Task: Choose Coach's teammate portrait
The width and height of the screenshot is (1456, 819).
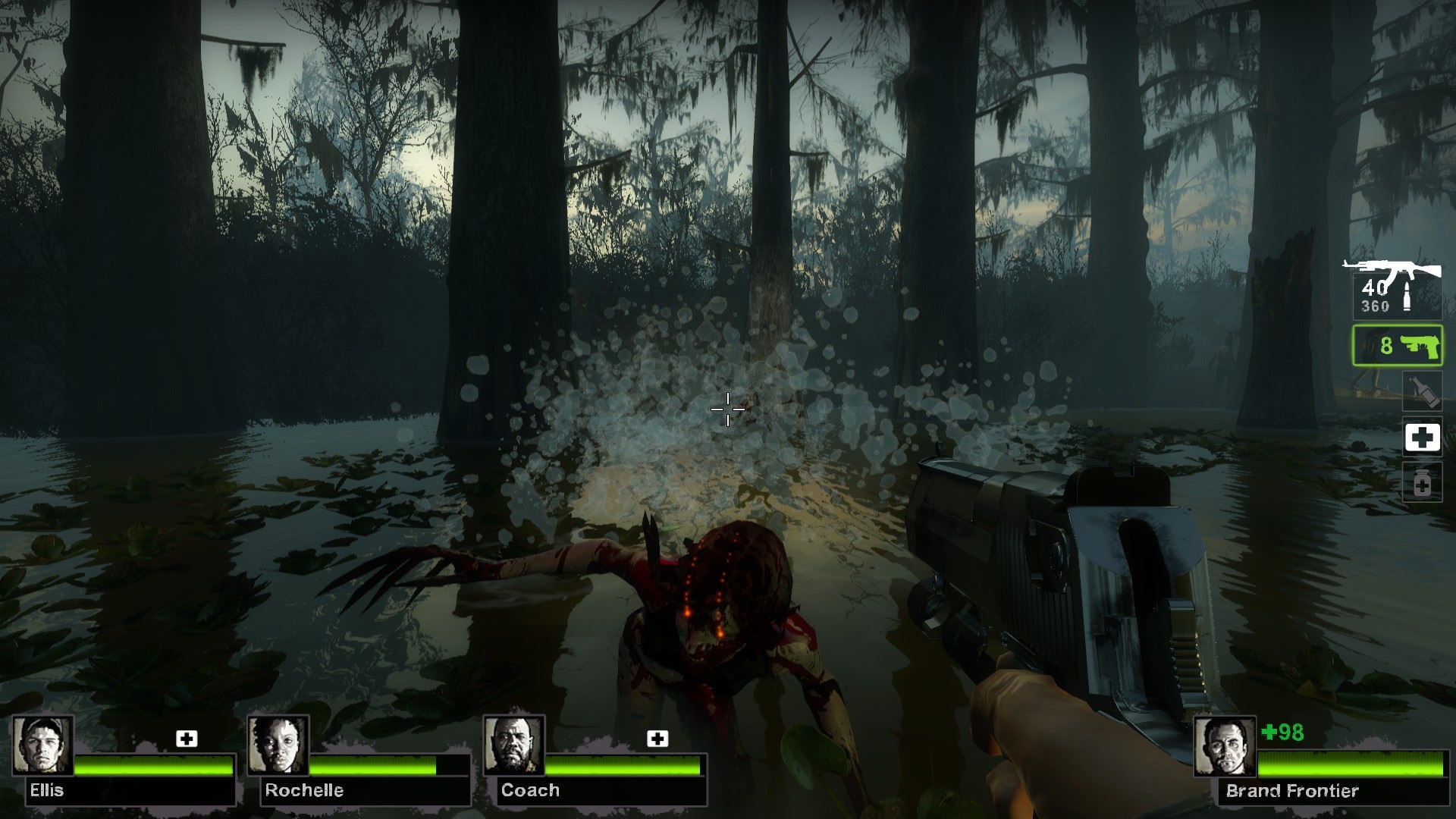Action: coord(514,745)
